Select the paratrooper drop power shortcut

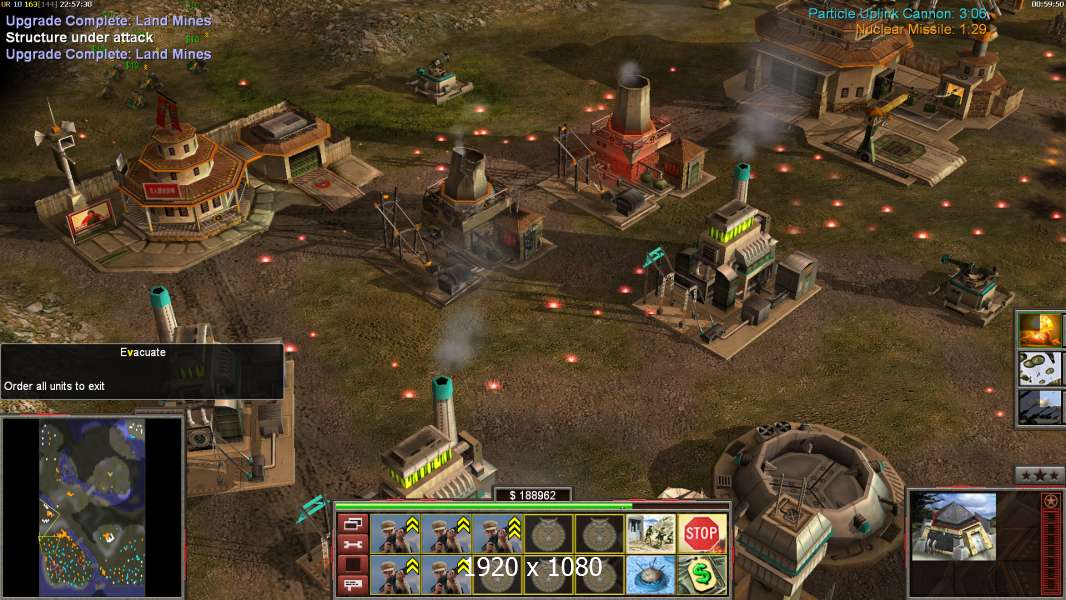pos(1040,368)
